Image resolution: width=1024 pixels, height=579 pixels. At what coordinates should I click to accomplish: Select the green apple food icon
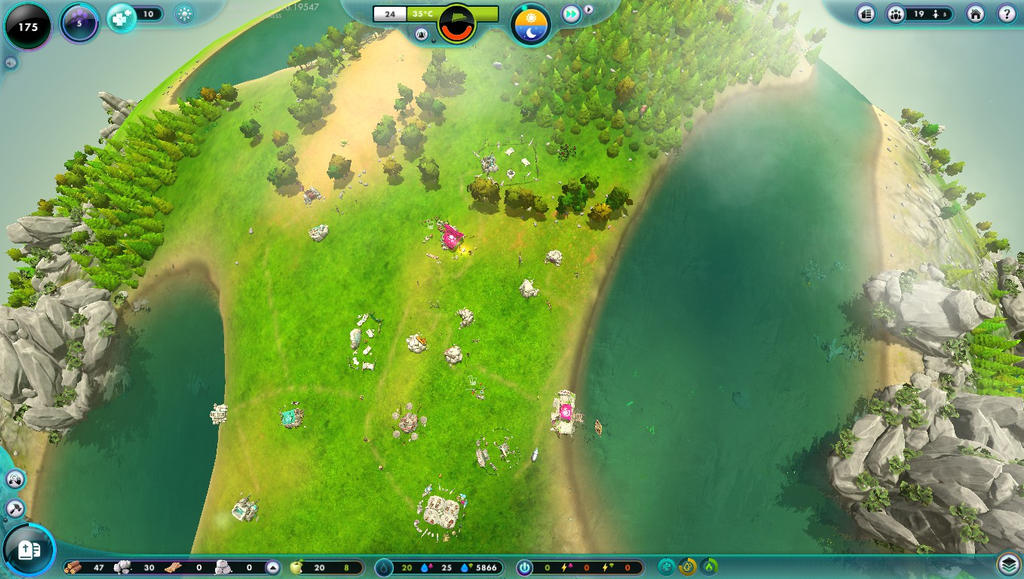point(296,567)
